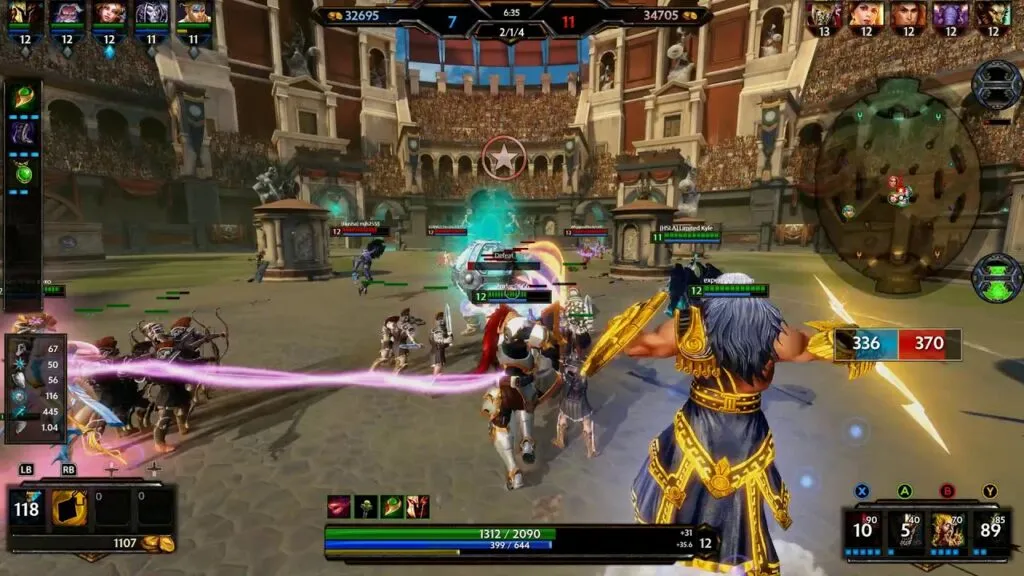
Task: Select the blond headband ally portrait
Action: pyautogui.click(x=194, y=14)
